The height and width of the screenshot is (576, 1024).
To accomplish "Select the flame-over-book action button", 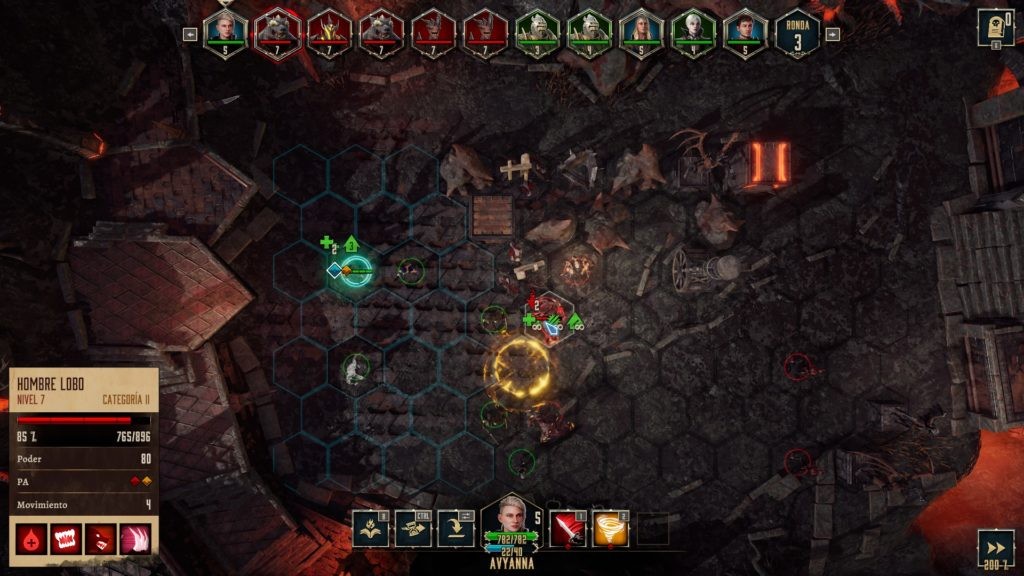I will click(370, 528).
